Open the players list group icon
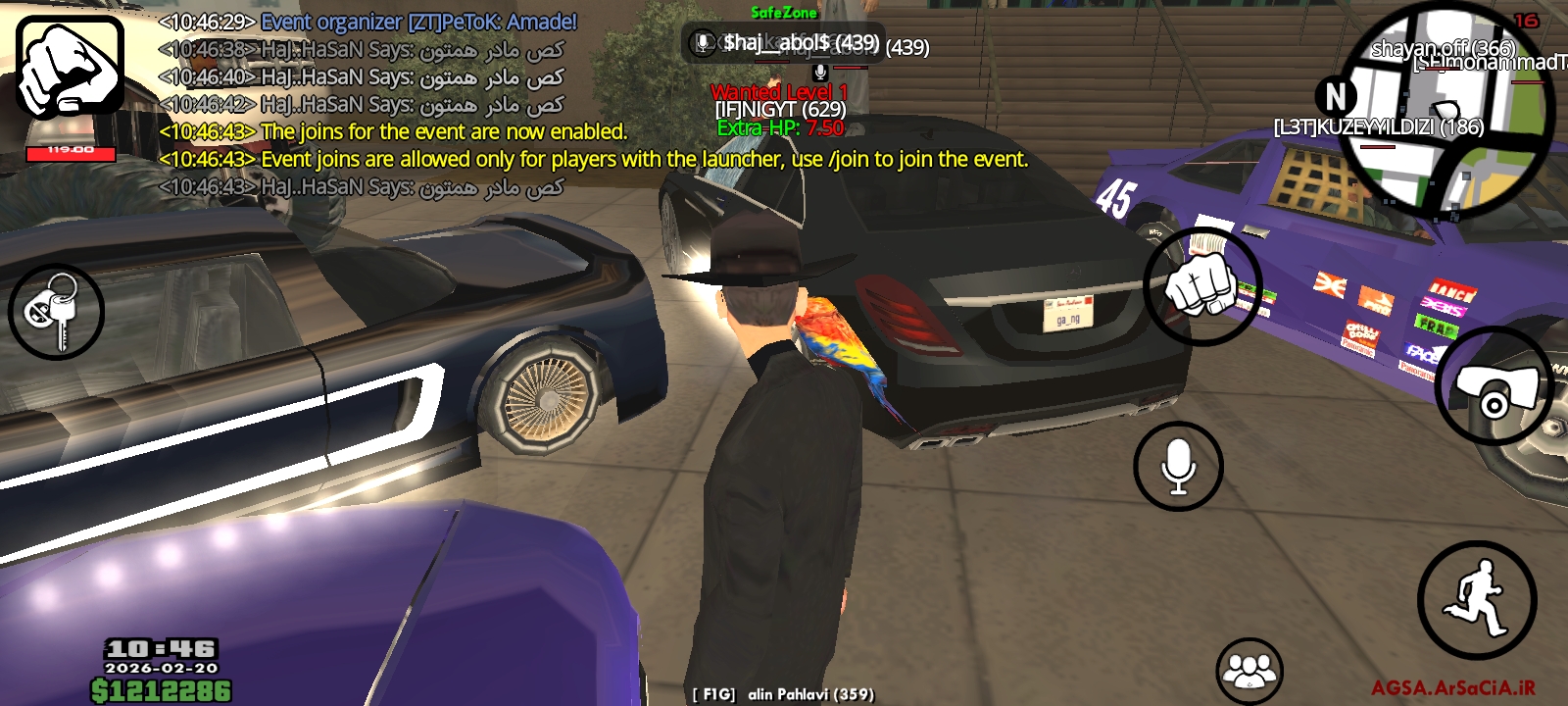The height and width of the screenshot is (706, 1568). tap(1249, 671)
